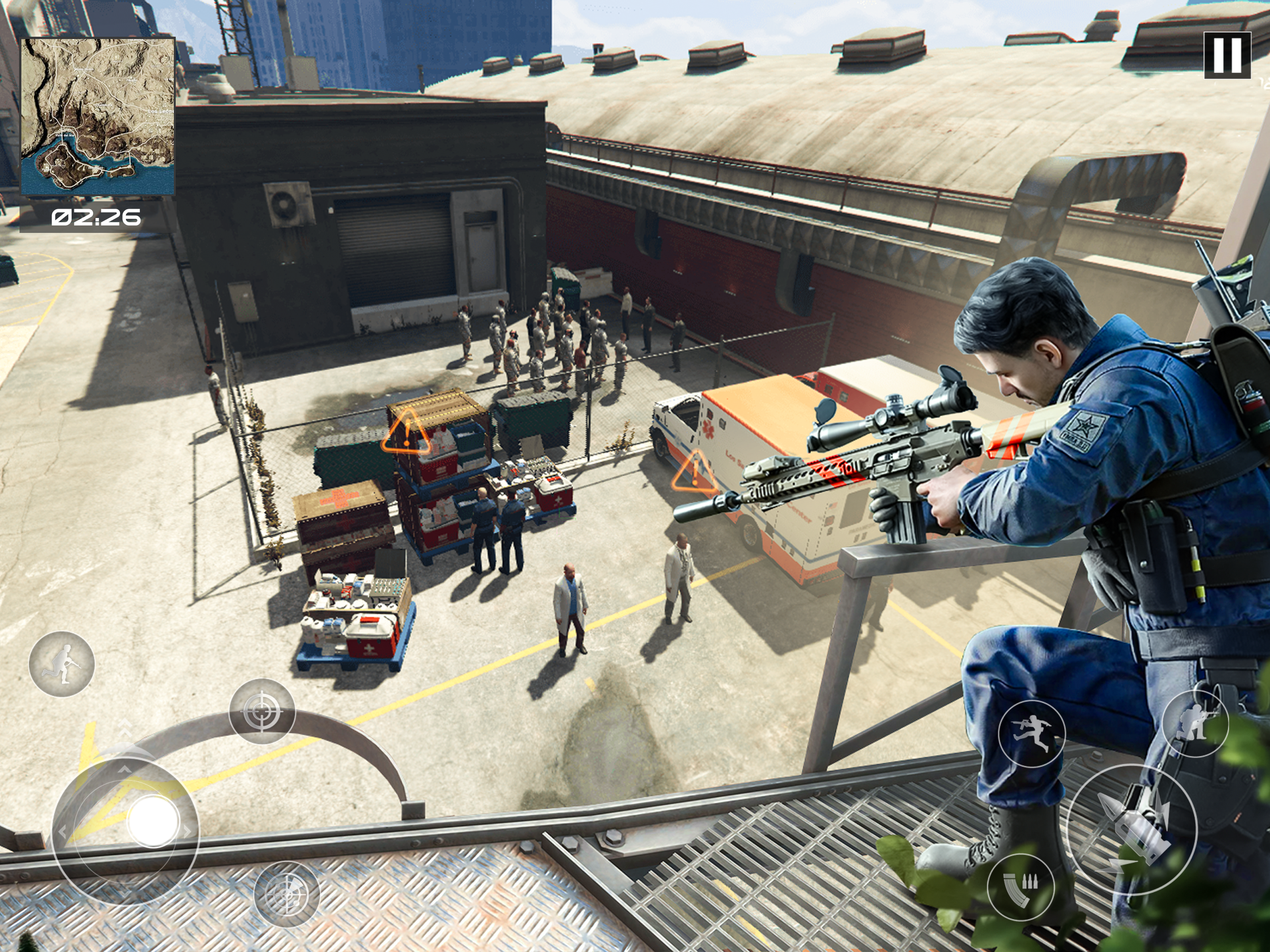This screenshot has height=952, width=1270.
Task: Open the terrain minimap
Action: pyautogui.click(x=98, y=117)
